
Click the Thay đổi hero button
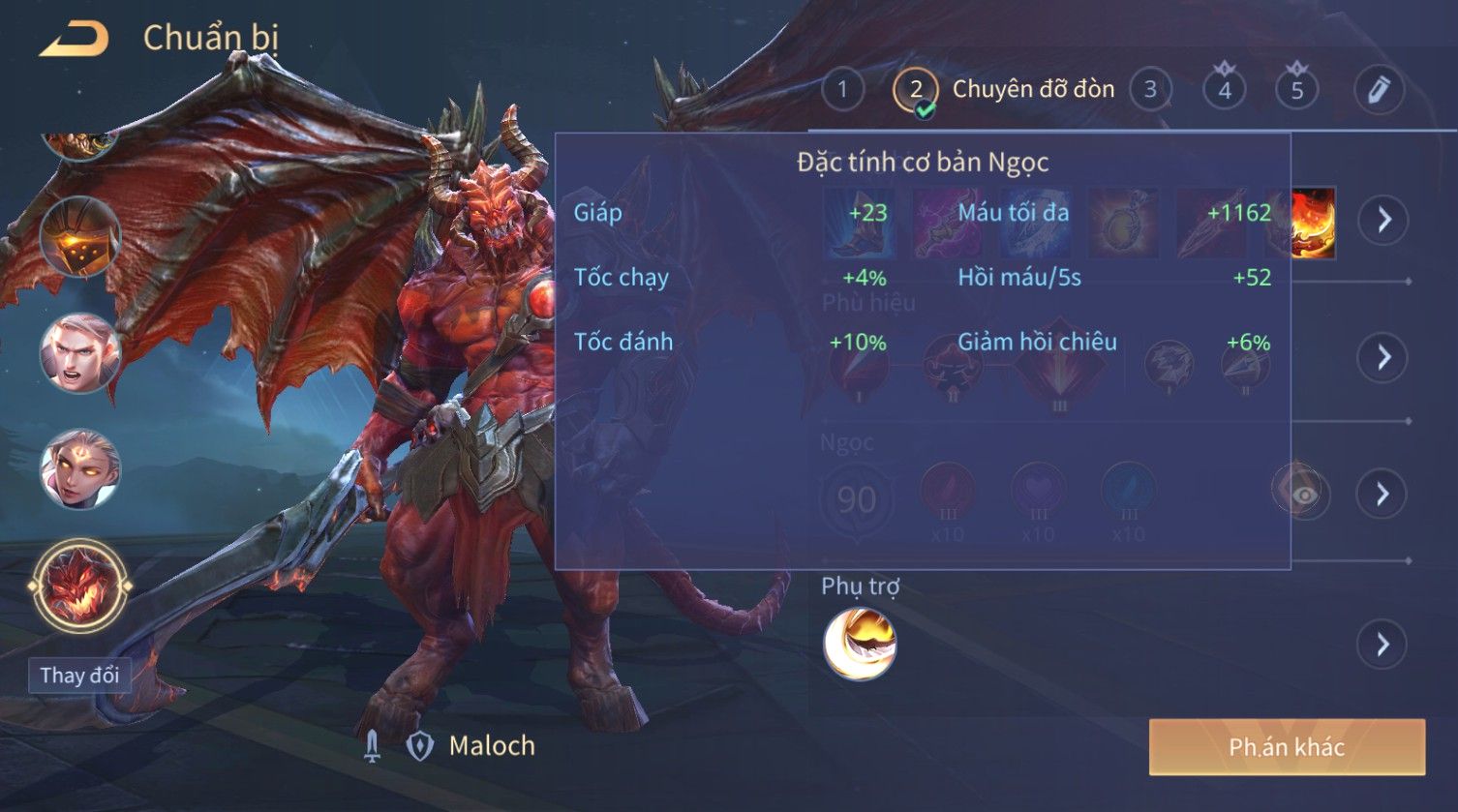(x=79, y=675)
